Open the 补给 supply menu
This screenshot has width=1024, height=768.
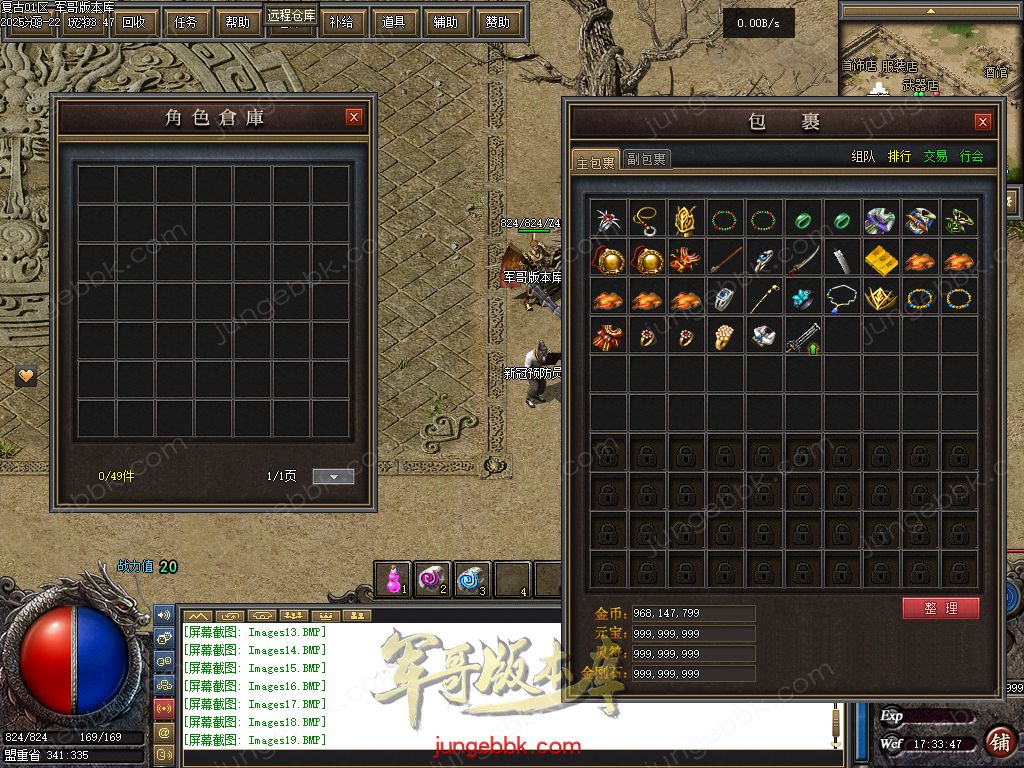tap(341, 22)
